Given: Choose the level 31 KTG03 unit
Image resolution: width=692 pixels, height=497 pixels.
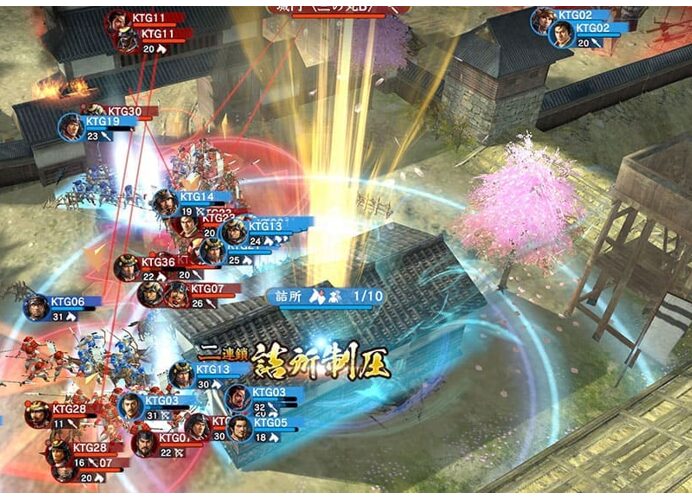Looking at the screenshot, I should click(x=131, y=406).
